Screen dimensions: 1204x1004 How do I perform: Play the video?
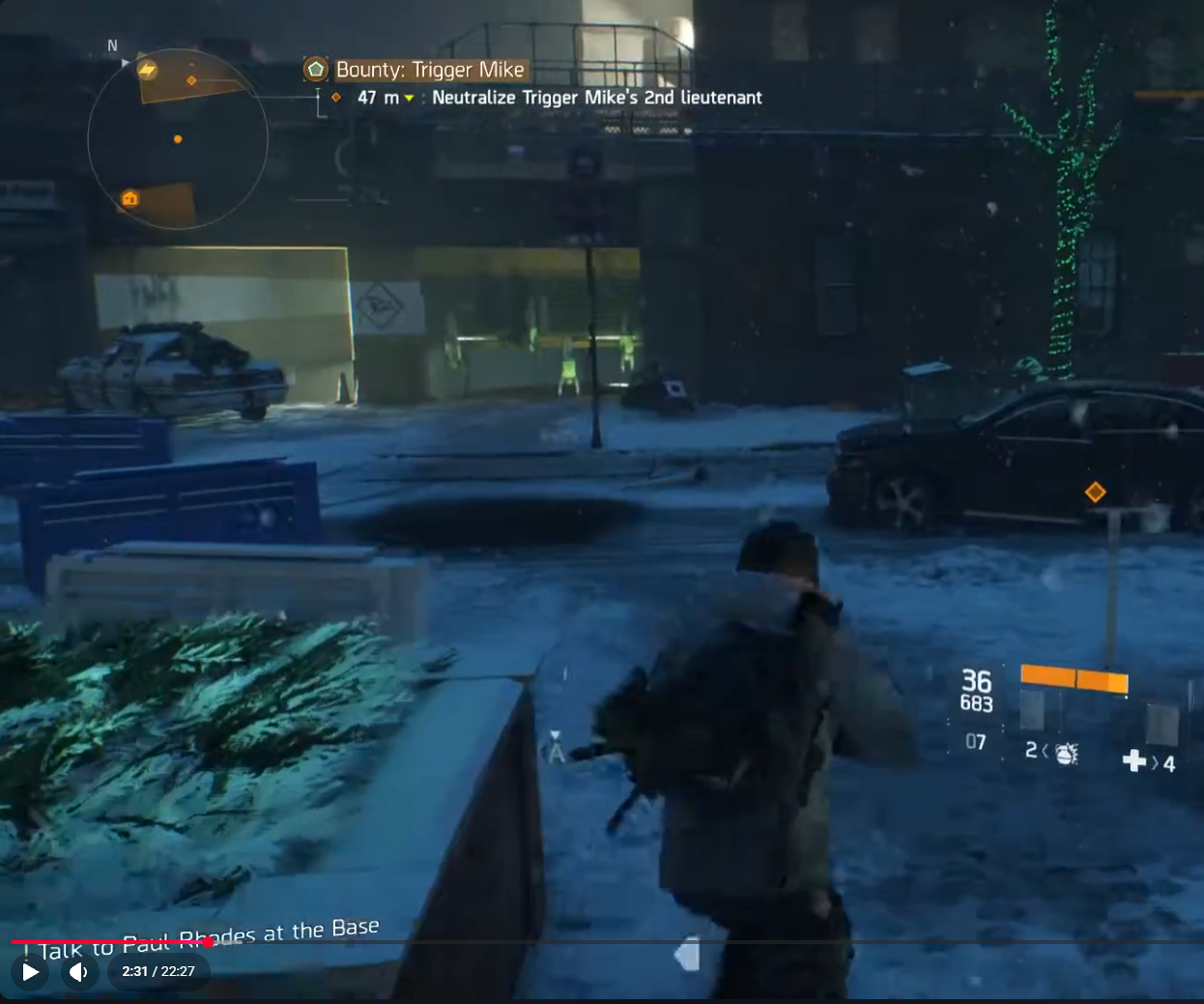(31, 971)
